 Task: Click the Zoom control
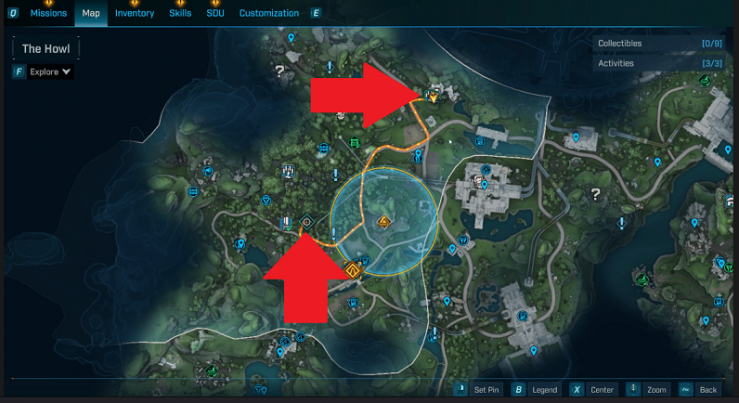[x=649, y=389]
